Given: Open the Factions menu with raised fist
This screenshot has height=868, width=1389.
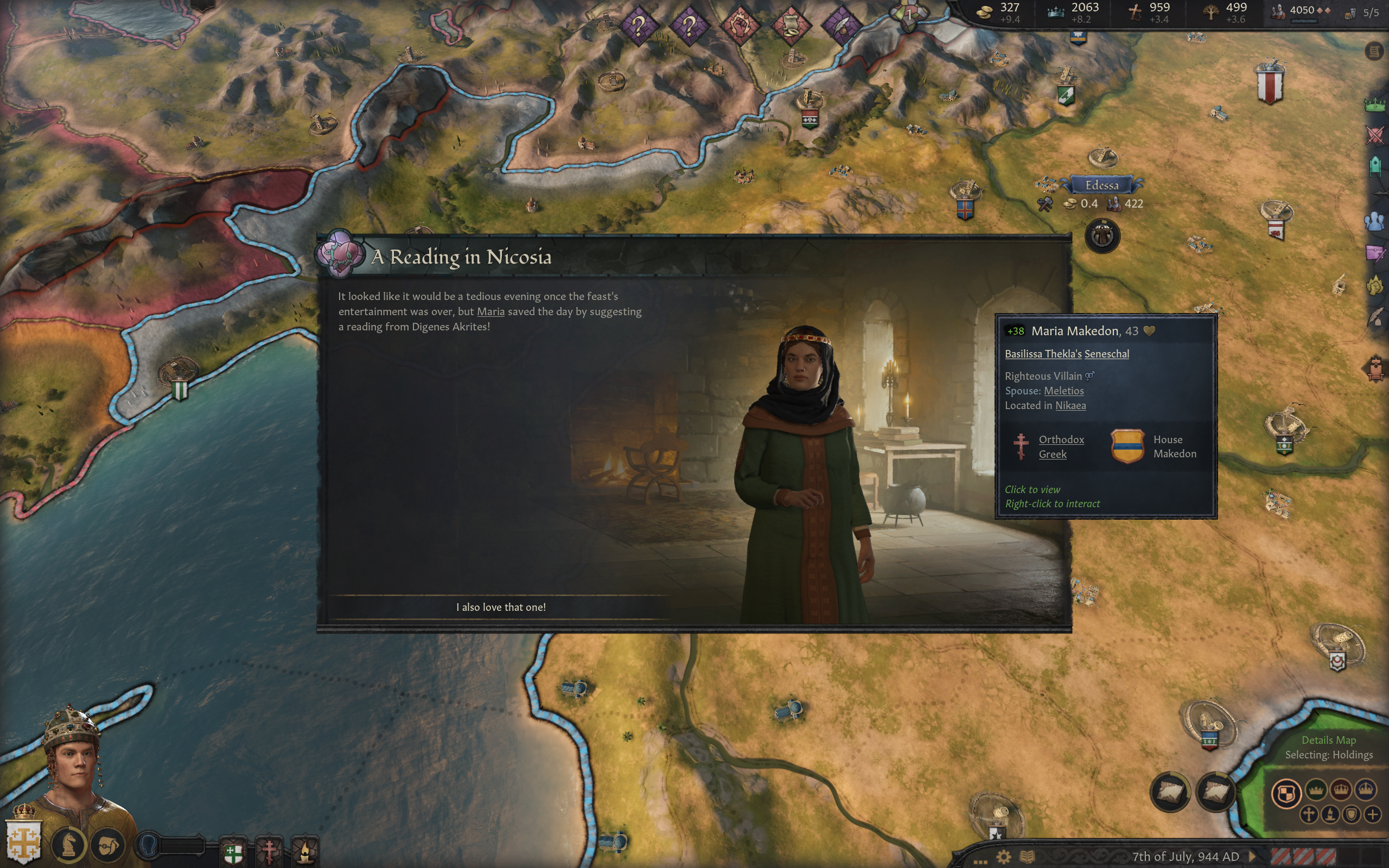Looking at the screenshot, I should coord(1375,285).
